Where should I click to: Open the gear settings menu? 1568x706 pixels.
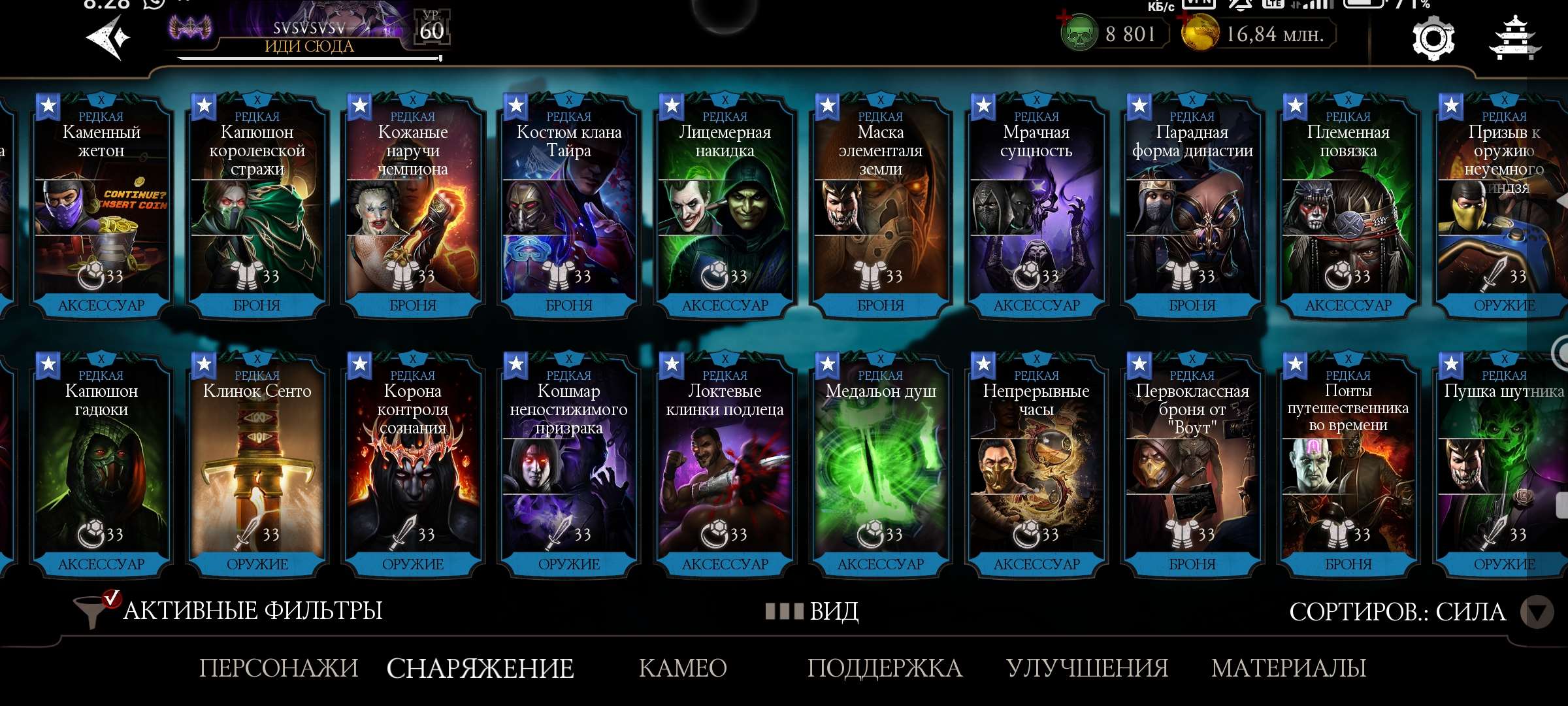point(1433,39)
